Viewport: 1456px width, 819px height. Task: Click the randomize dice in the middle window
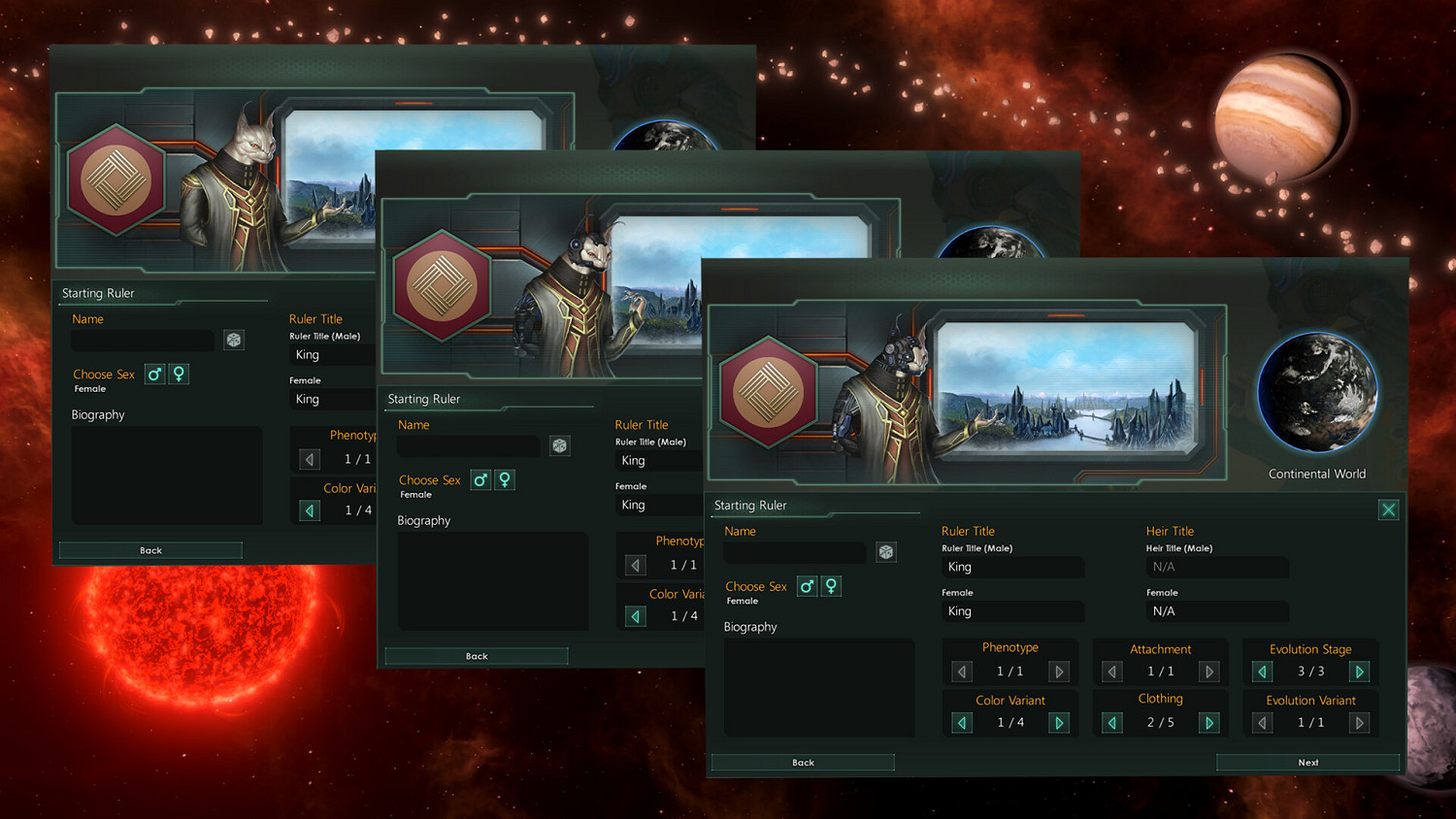coord(559,445)
